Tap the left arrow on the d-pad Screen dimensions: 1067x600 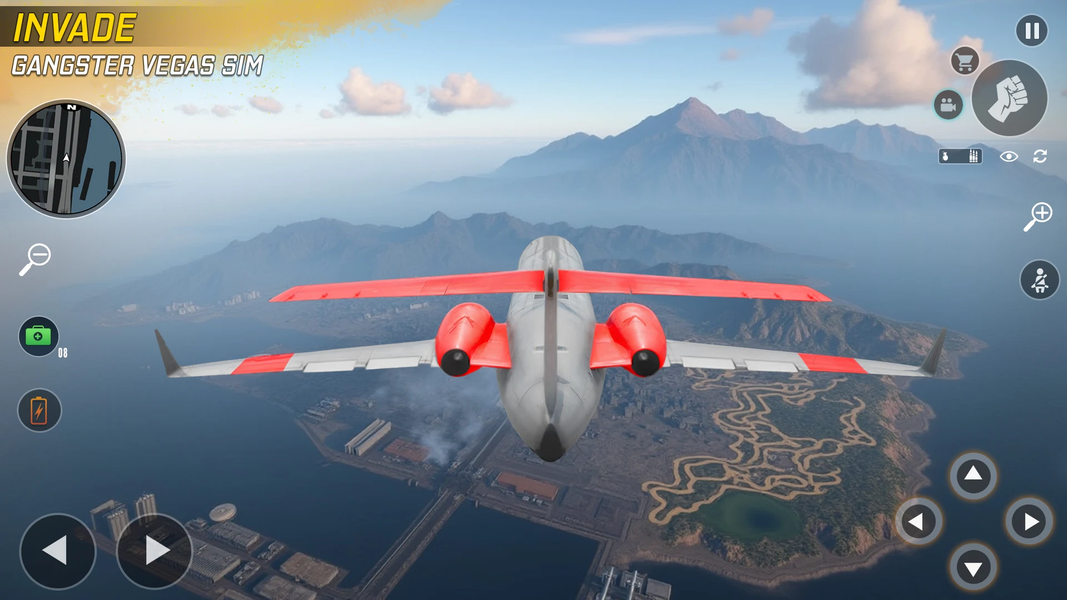pos(919,521)
